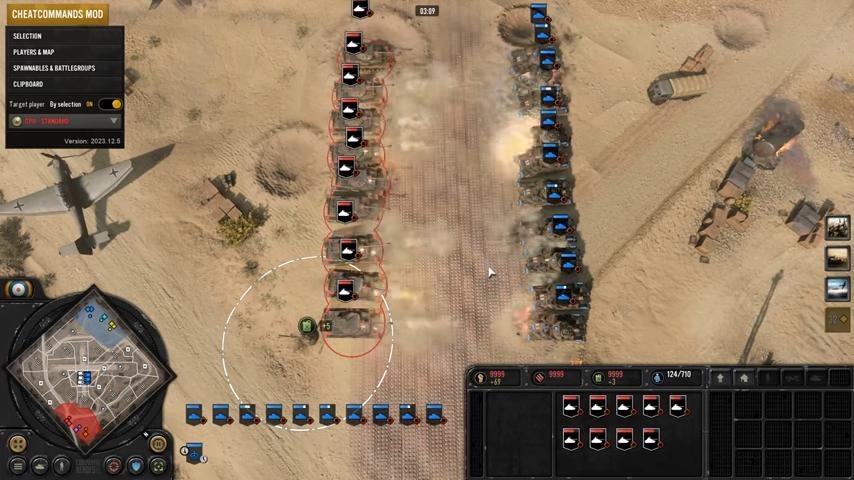Screen dimensions: 854x480
Task: Open the Clipboard menu entry
Action: pos(28,84)
